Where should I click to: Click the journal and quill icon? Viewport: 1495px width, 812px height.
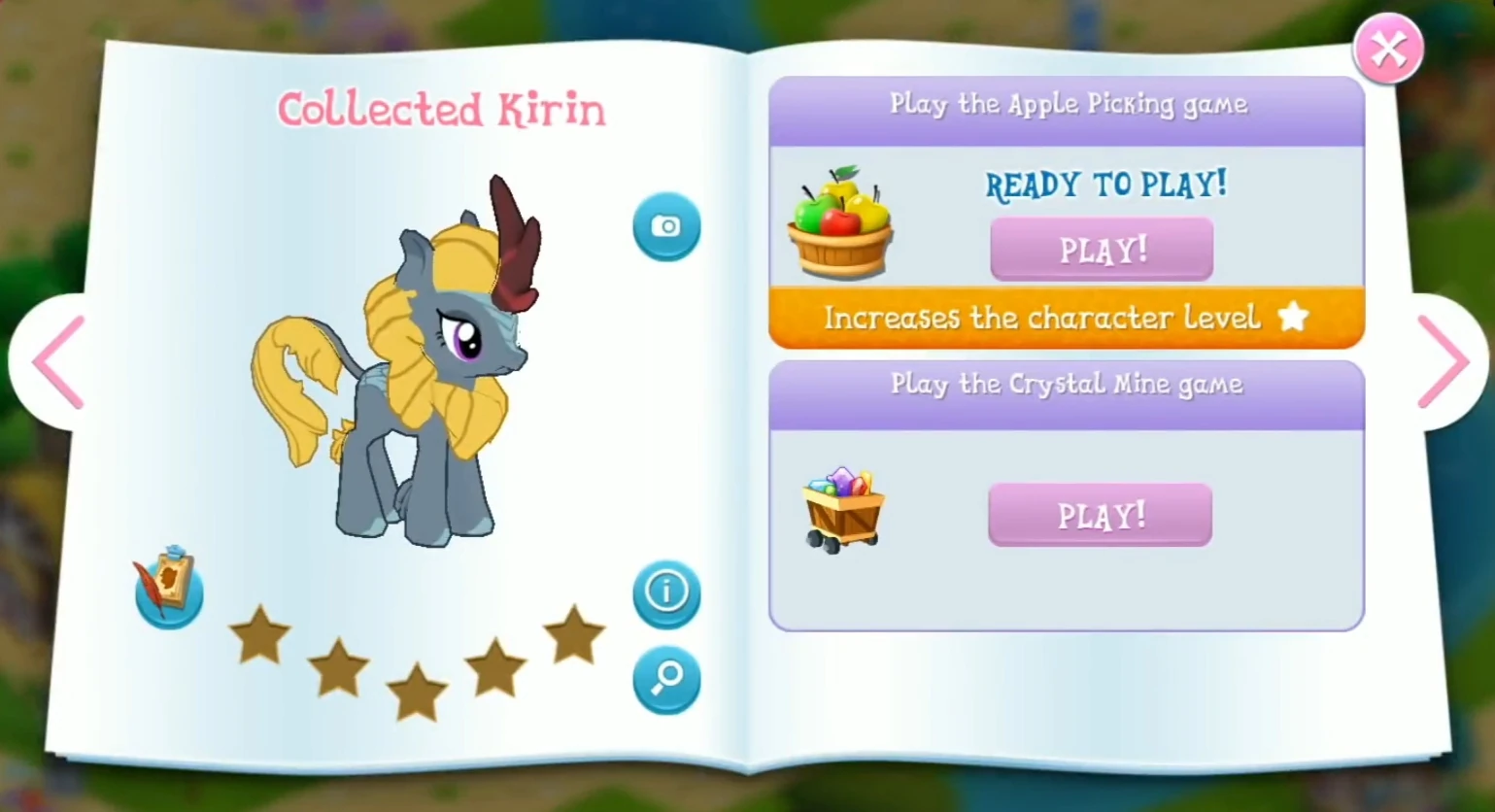pyautogui.click(x=168, y=589)
